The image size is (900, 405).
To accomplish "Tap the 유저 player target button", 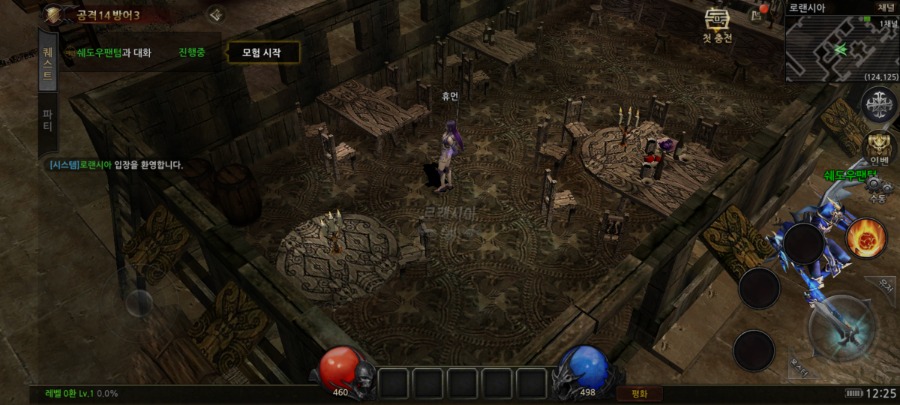I will point(883,285).
